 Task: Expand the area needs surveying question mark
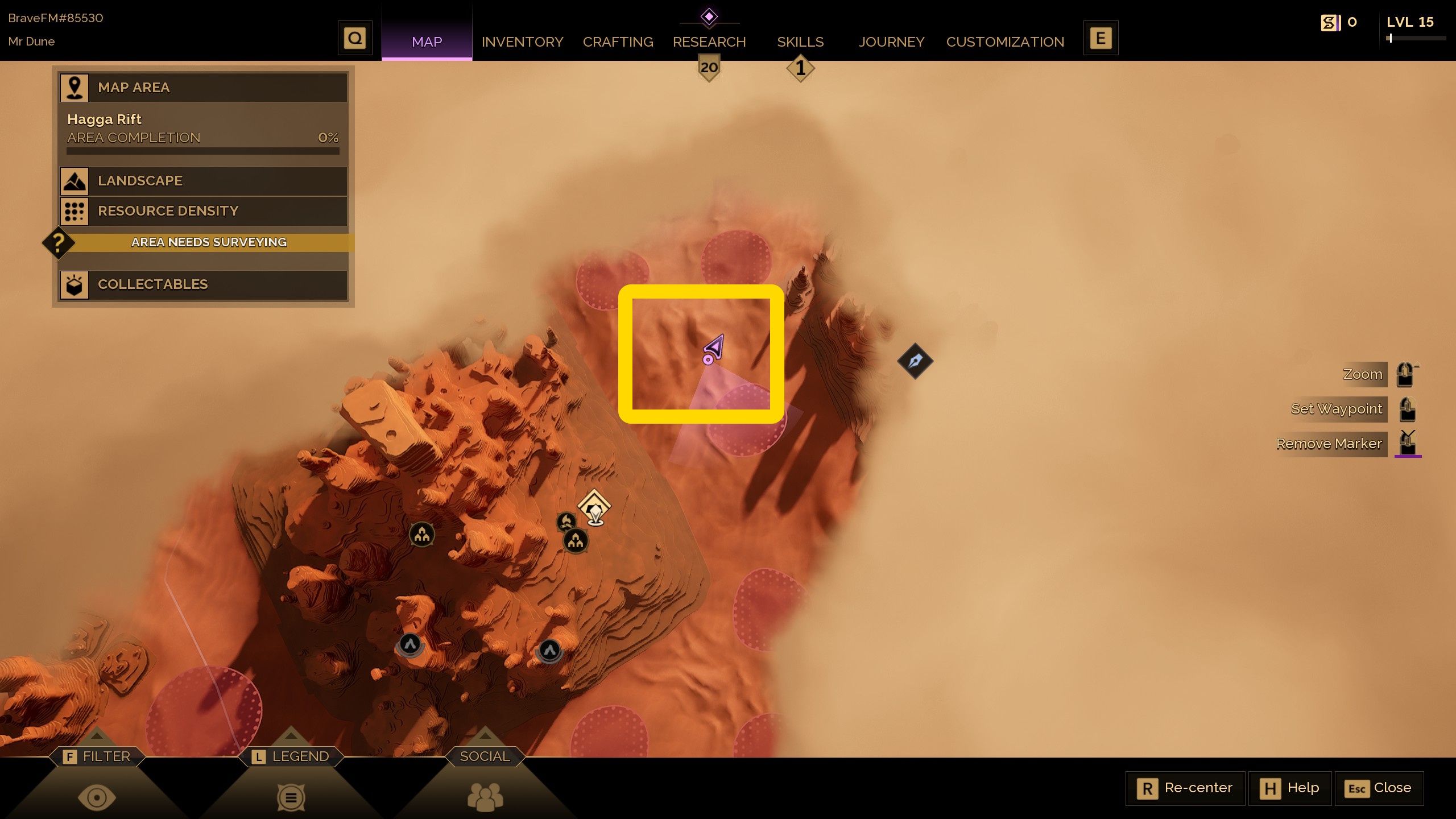(x=57, y=243)
